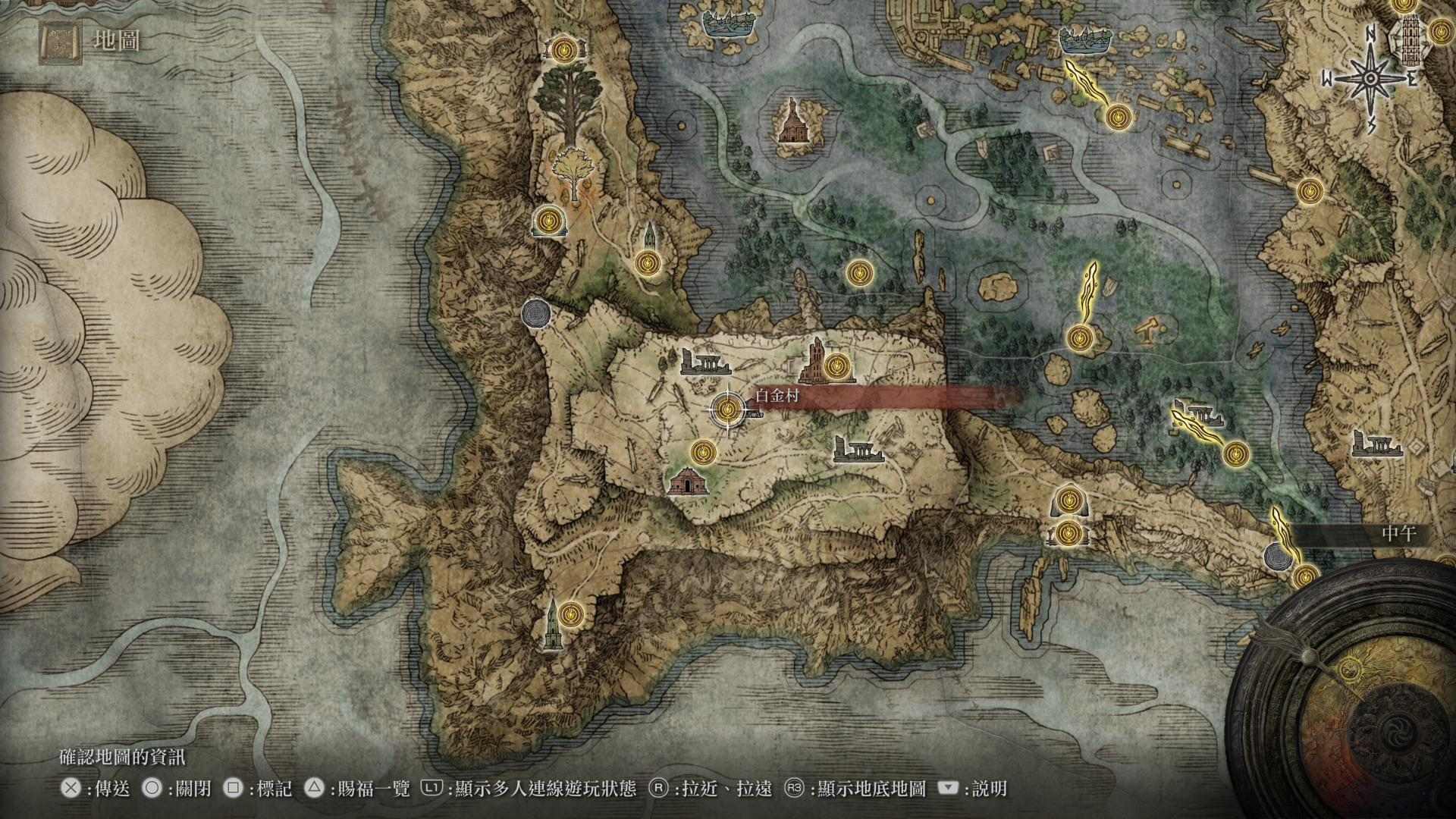The height and width of the screenshot is (819, 1456).
Task: Click the 地圖 map legend icon top left
Action: point(59,42)
